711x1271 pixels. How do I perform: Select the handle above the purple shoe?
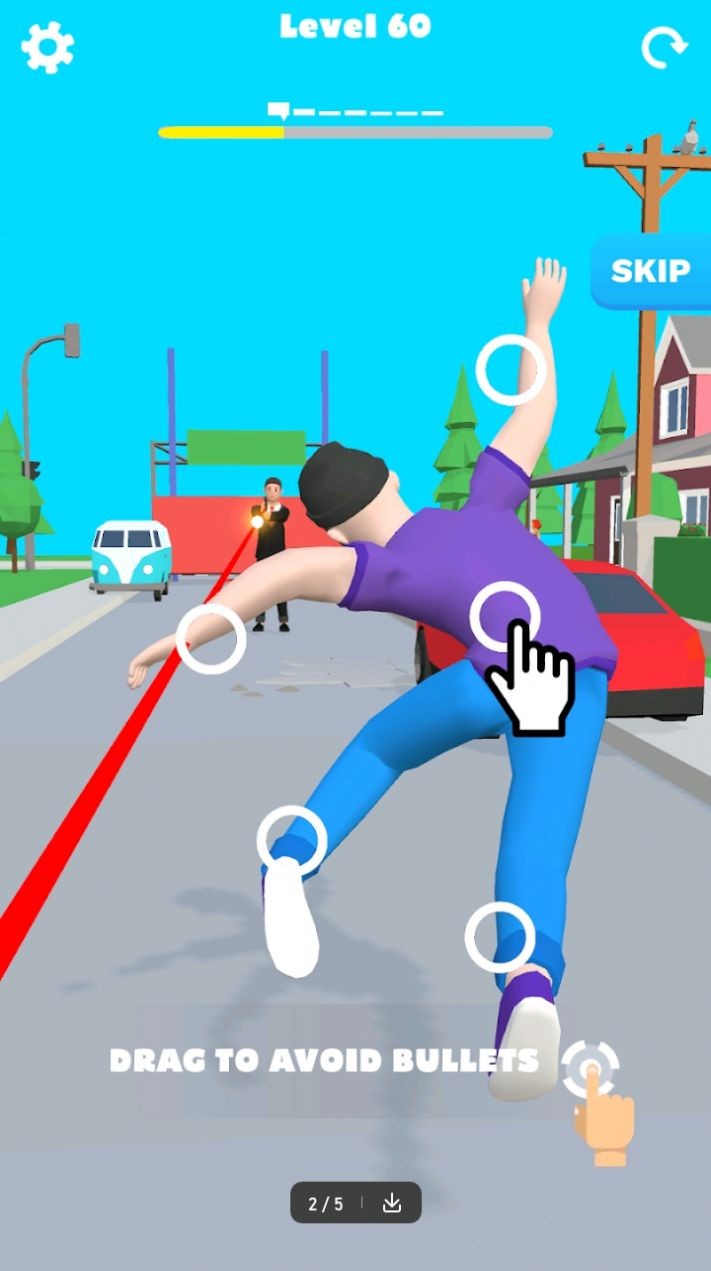[x=499, y=937]
